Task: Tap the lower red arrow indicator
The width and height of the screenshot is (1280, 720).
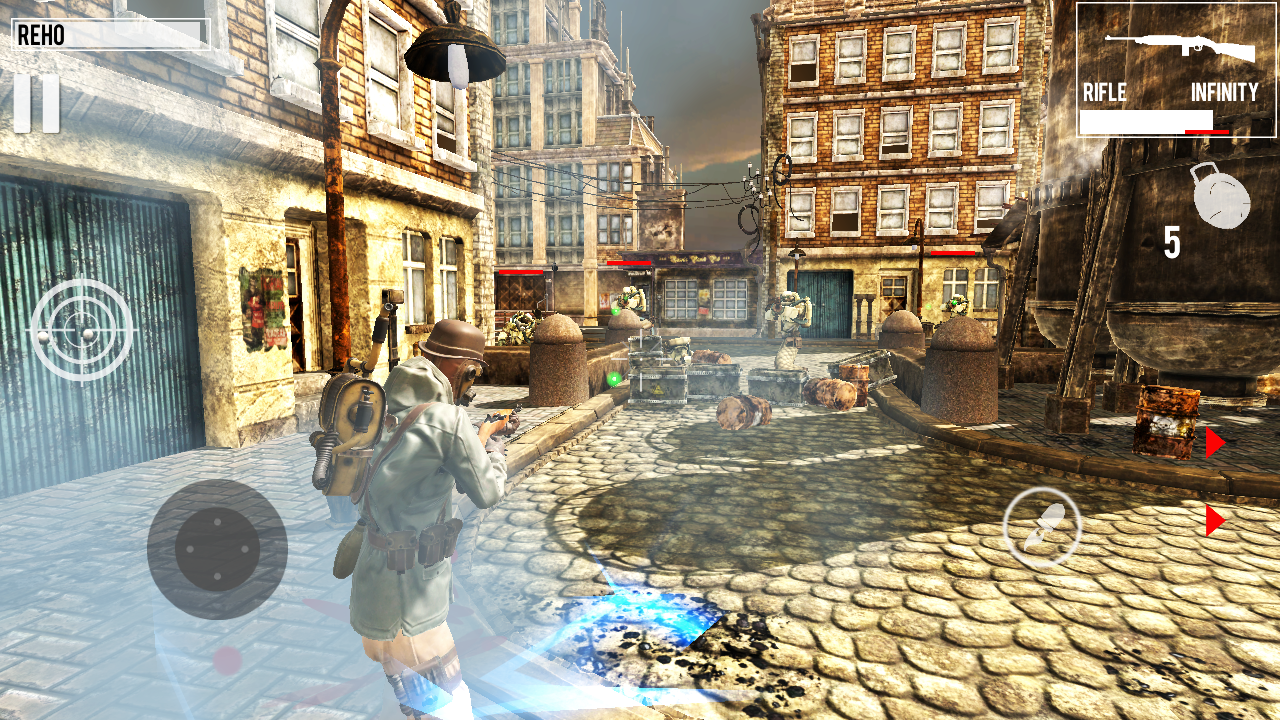Action: coord(1214,518)
